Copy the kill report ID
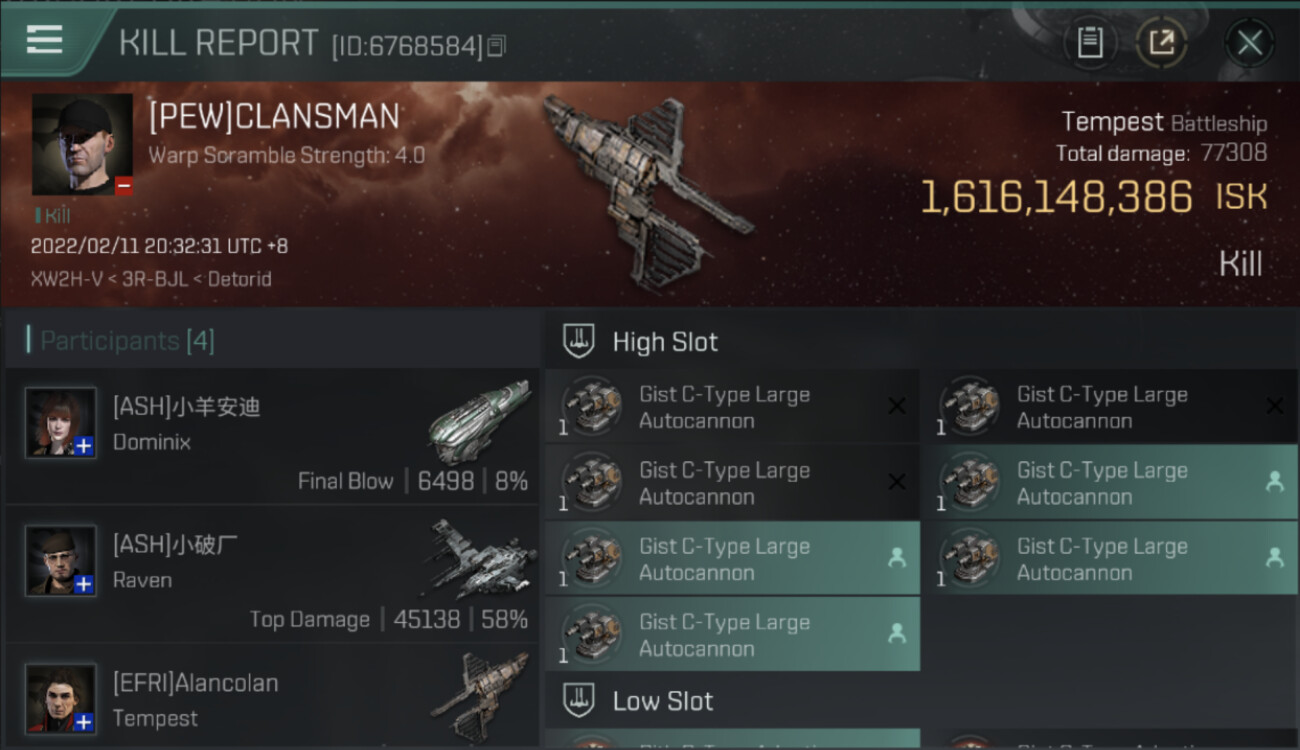Screen dimensions: 1300x750 [497, 46]
